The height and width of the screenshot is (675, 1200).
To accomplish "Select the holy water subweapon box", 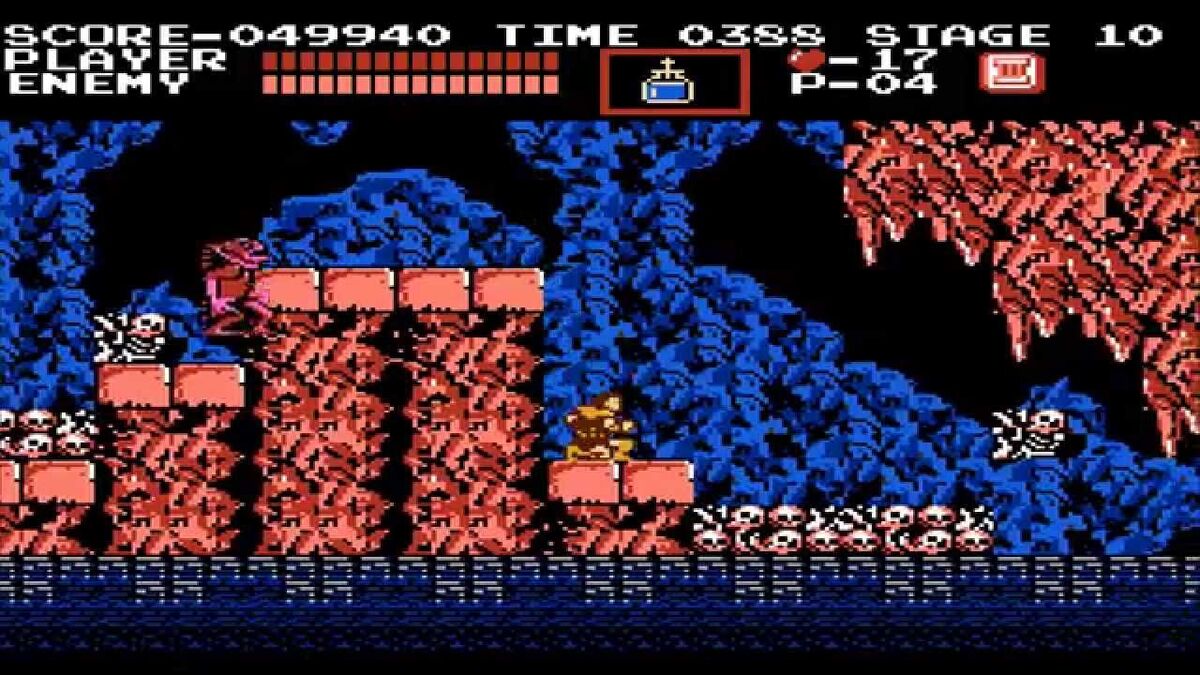I will click(x=674, y=82).
